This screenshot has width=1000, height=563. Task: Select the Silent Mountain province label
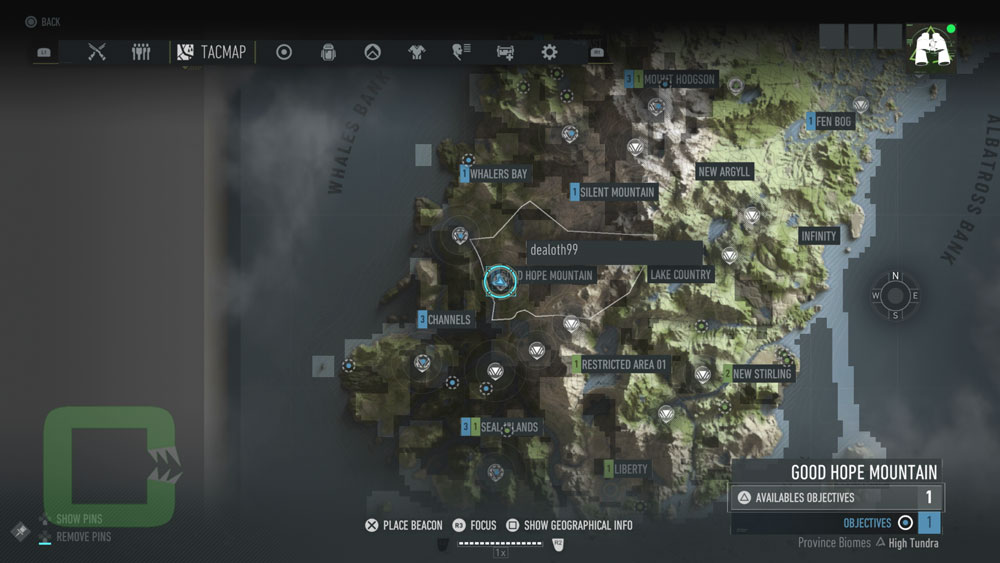[x=617, y=192]
